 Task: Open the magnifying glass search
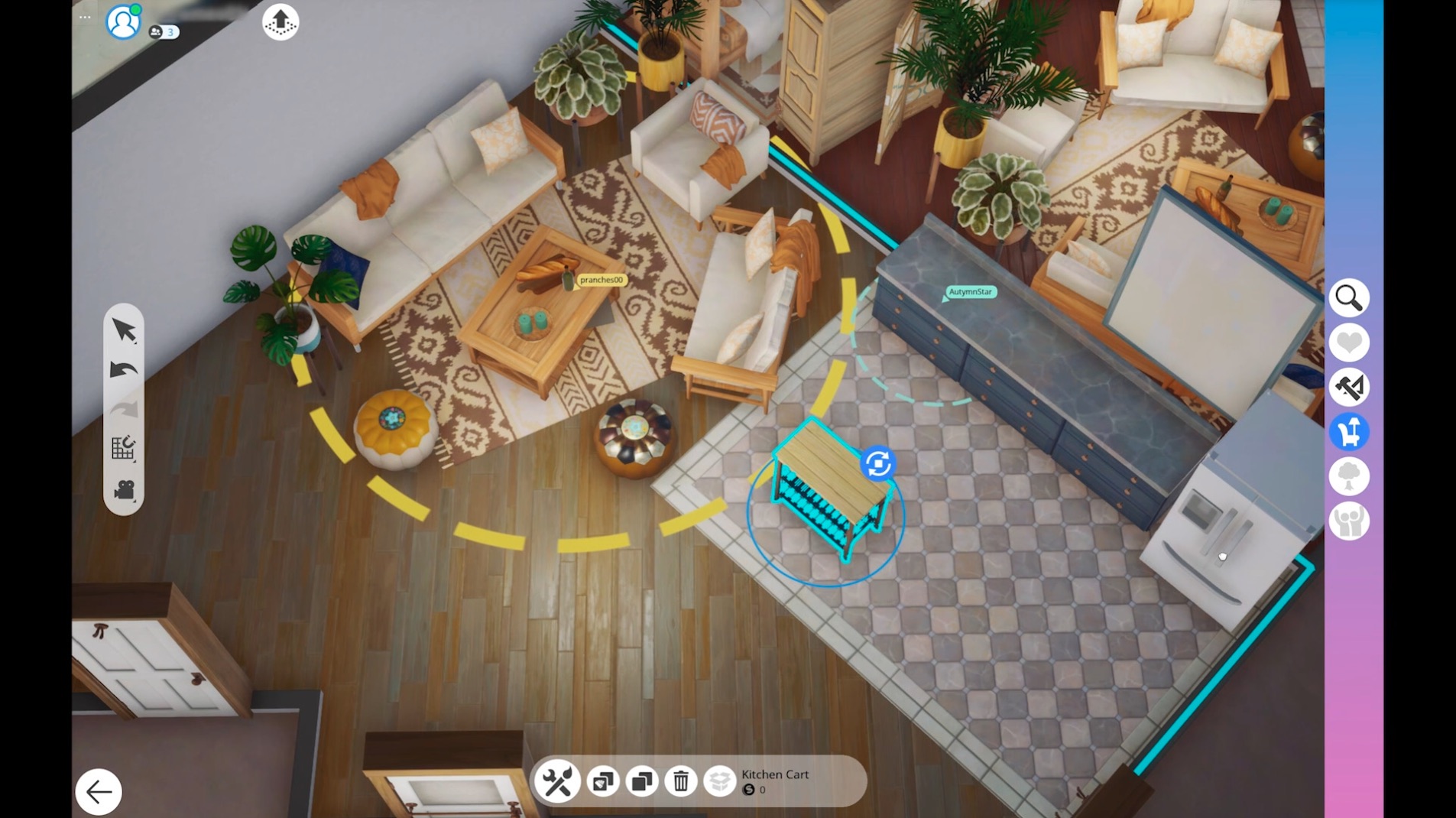click(1349, 298)
